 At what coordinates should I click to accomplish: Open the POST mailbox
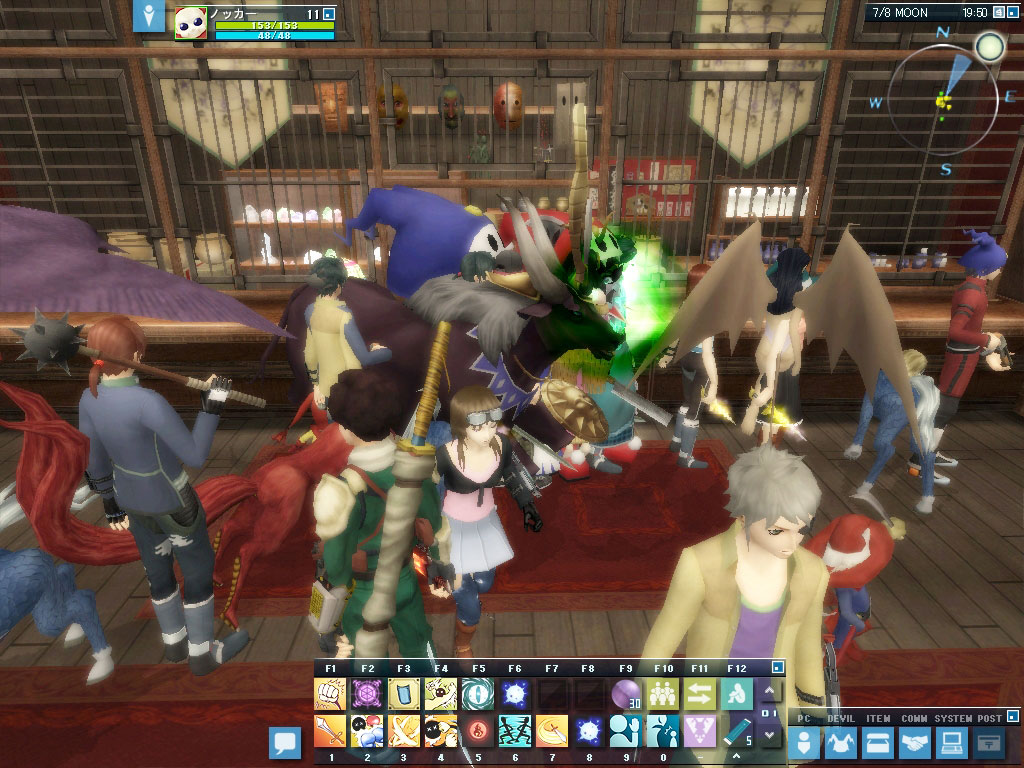[988, 743]
